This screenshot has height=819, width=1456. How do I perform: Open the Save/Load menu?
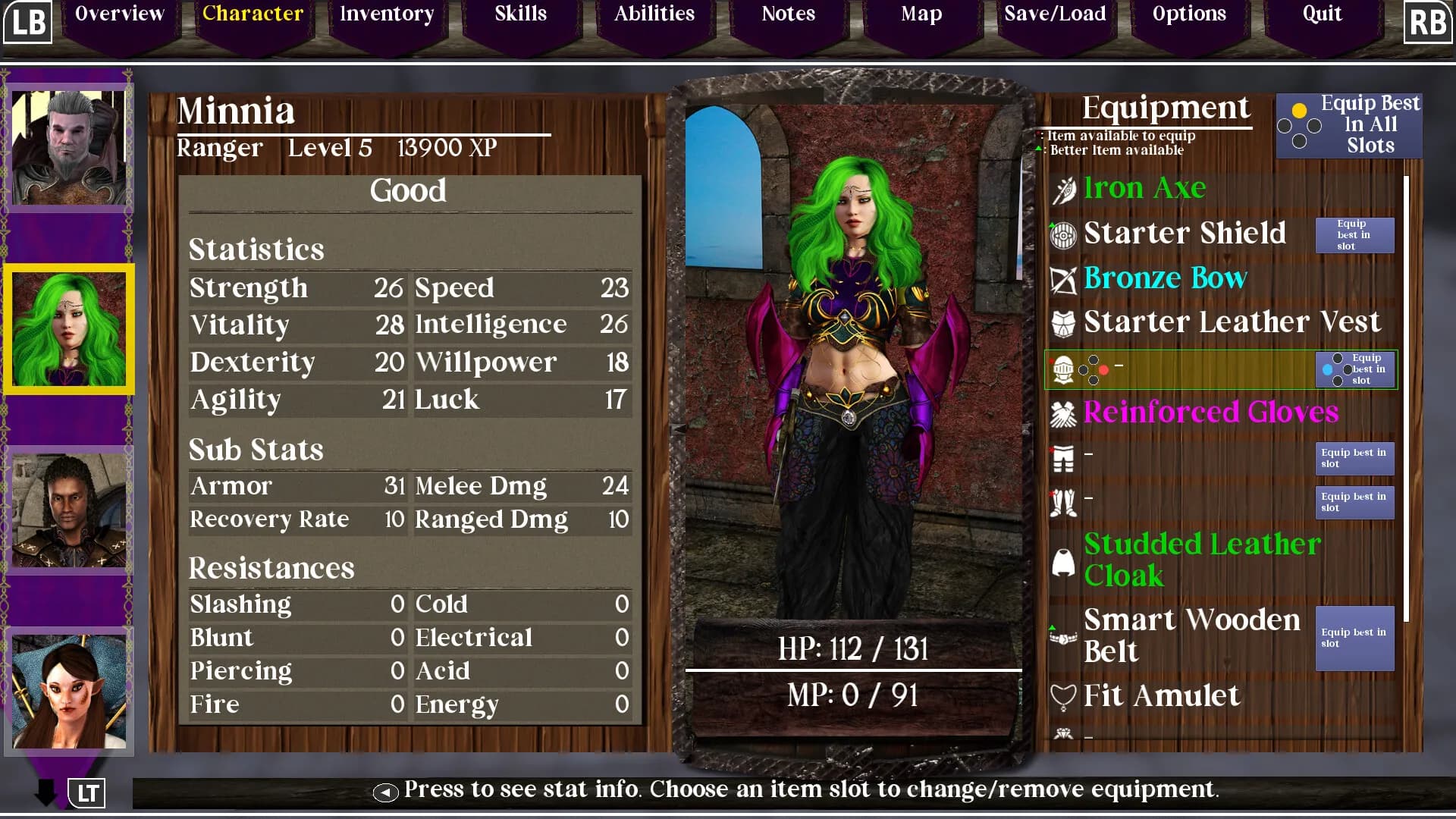(1055, 14)
